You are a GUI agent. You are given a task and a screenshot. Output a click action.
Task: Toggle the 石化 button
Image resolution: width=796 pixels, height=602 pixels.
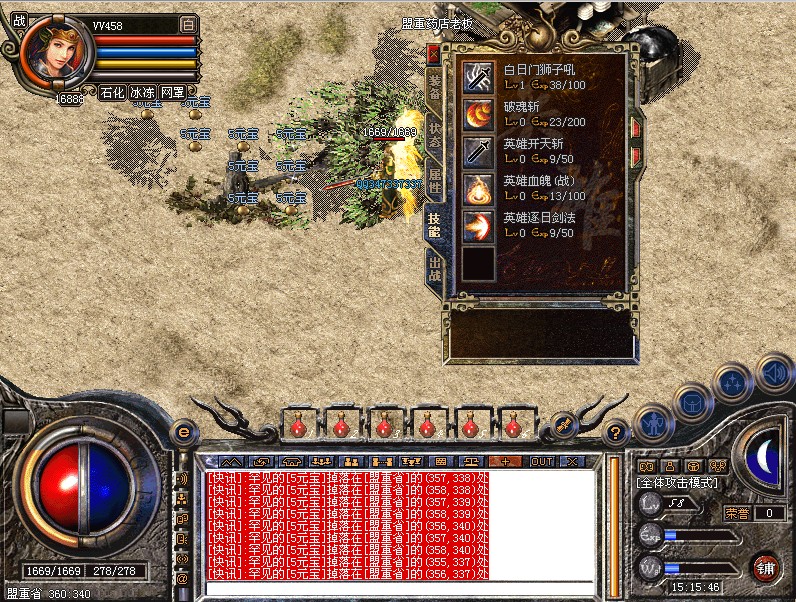[111, 92]
